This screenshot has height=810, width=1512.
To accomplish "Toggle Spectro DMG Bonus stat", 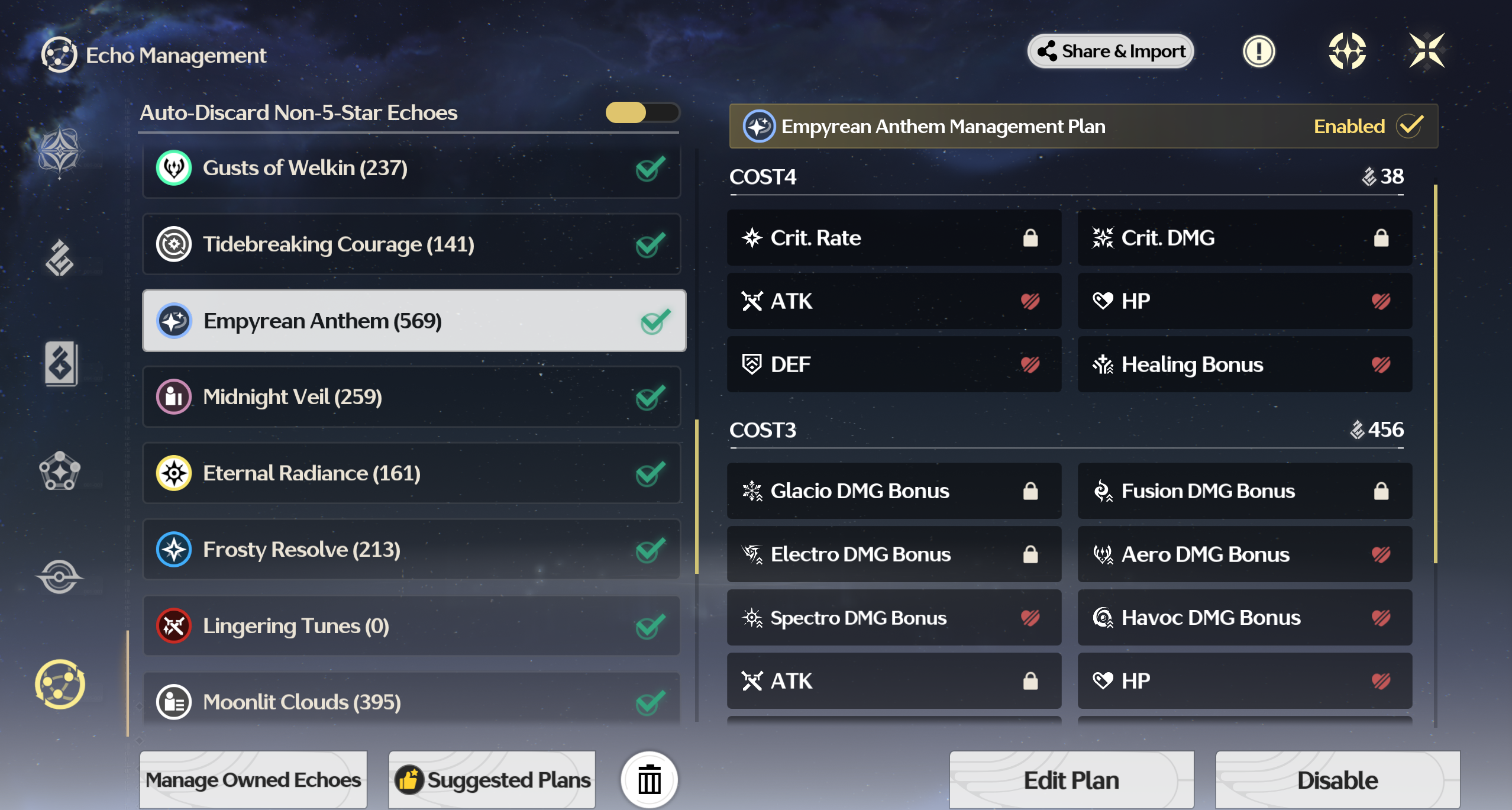I will point(894,618).
